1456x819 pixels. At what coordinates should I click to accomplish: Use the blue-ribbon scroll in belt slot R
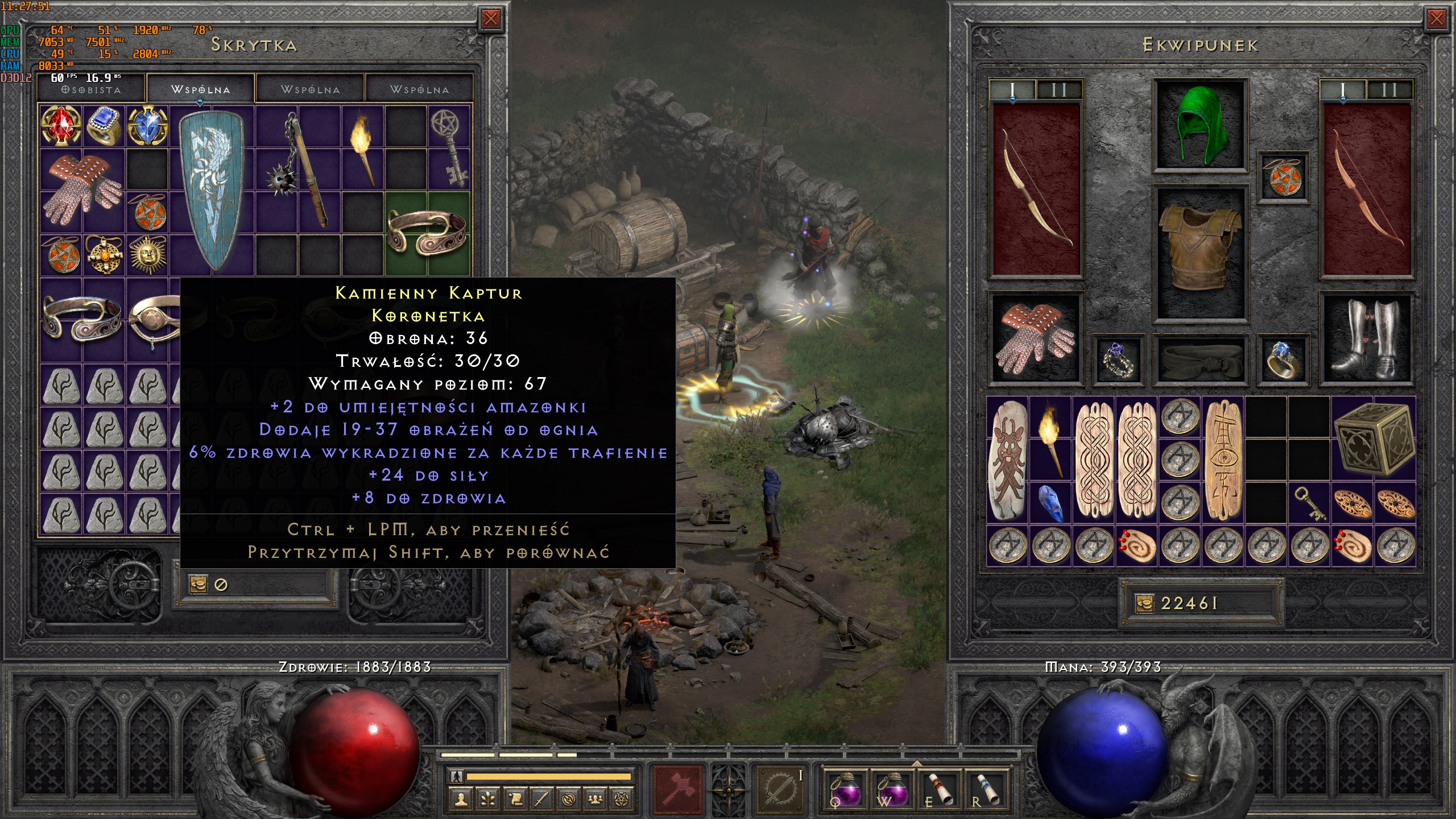click(x=987, y=788)
